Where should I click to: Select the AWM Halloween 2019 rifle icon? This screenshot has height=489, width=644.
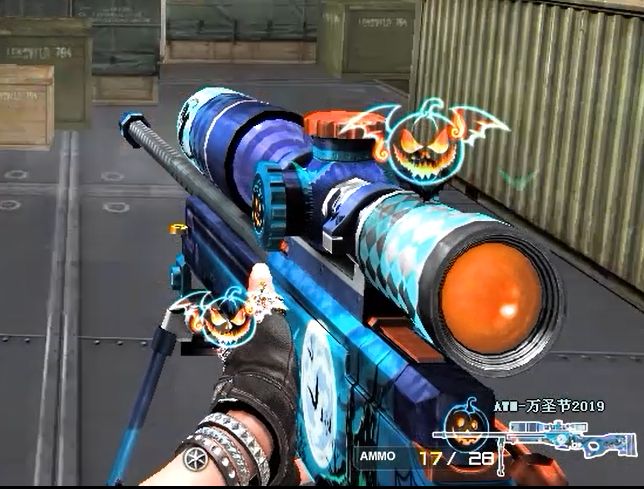coord(570,438)
